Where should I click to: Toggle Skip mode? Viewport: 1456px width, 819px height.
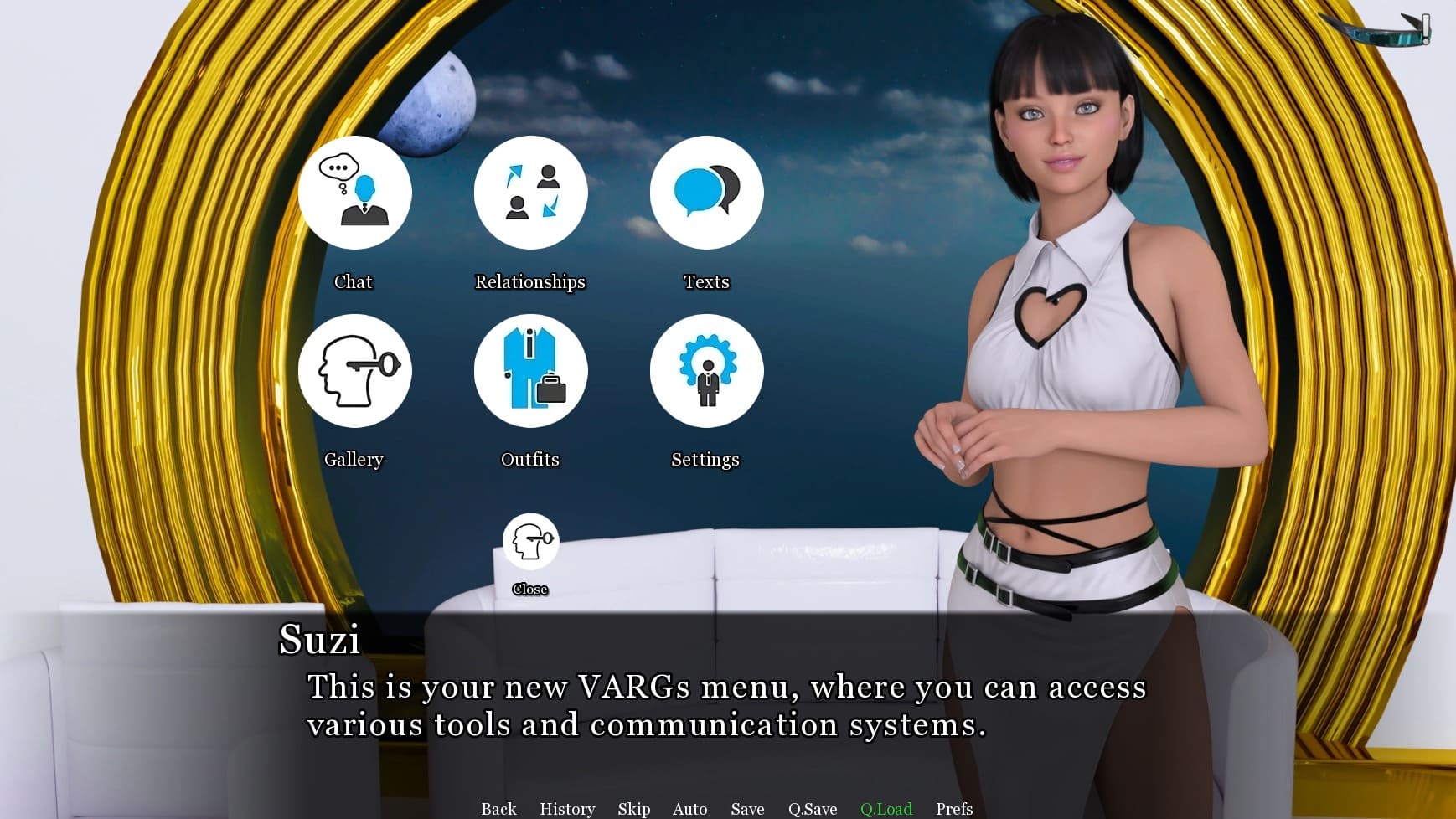coord(633,809)
